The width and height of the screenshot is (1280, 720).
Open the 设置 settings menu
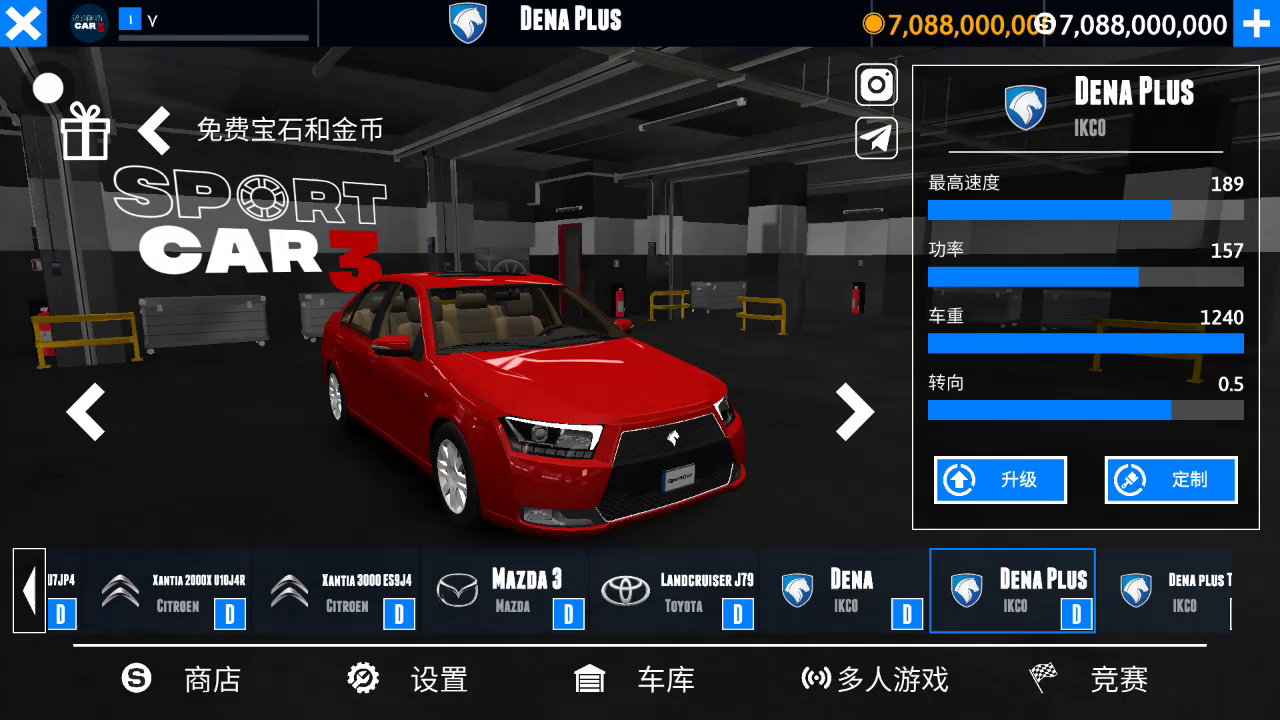coord(408,680)
